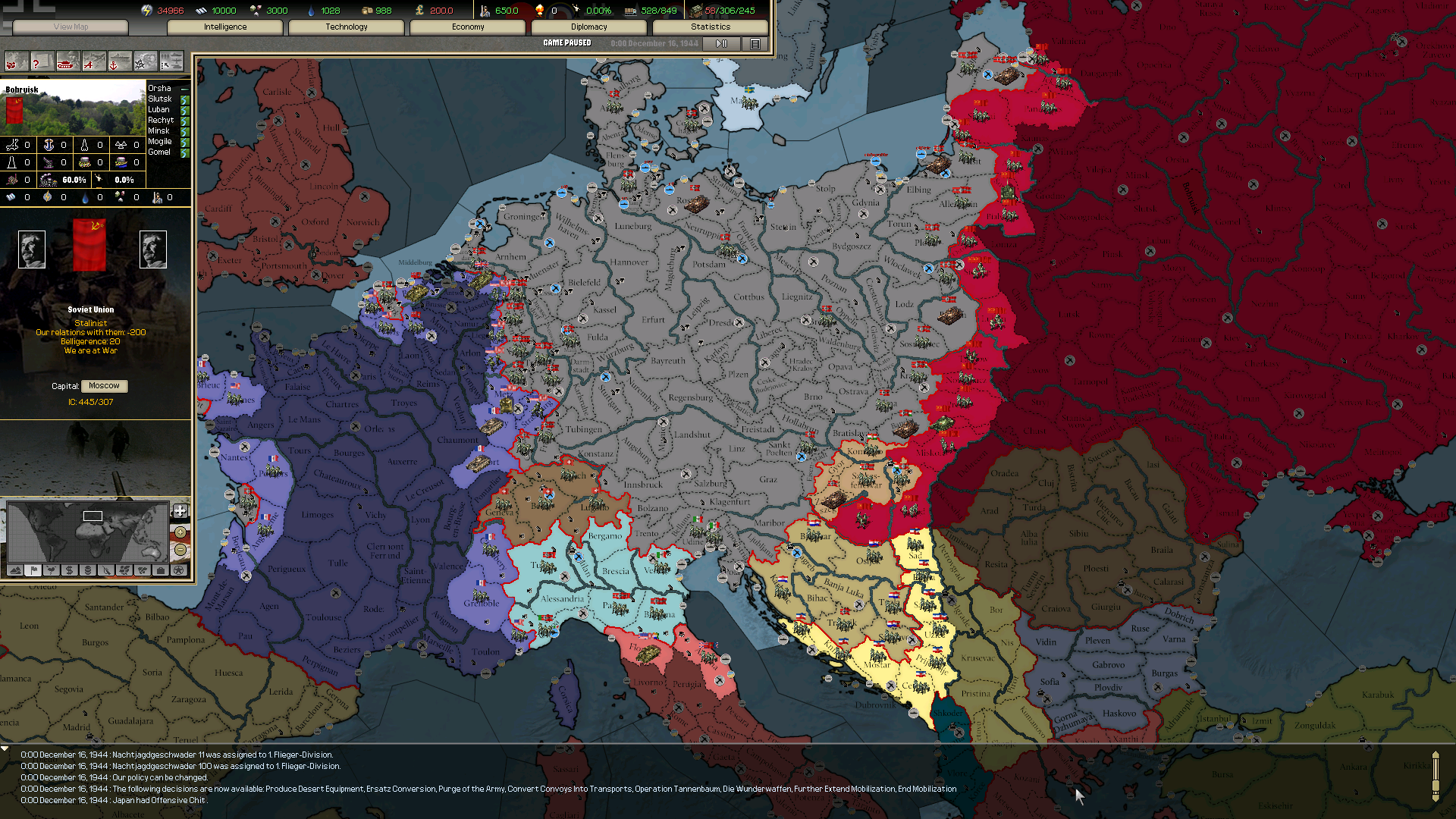
Task: Open the Intelligence screen
Action: pos(224,27)
